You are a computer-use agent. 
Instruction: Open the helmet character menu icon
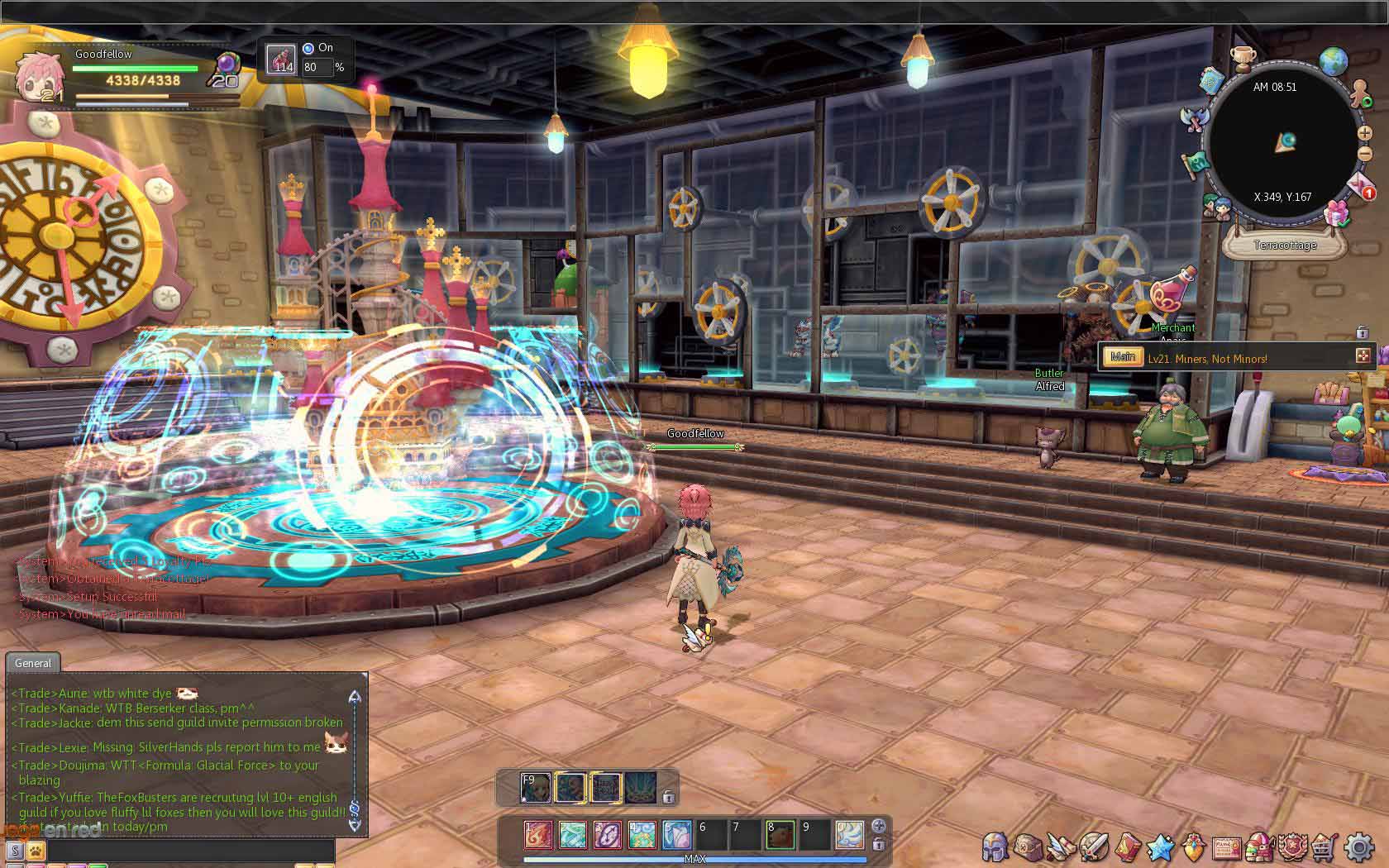[995, 847]
